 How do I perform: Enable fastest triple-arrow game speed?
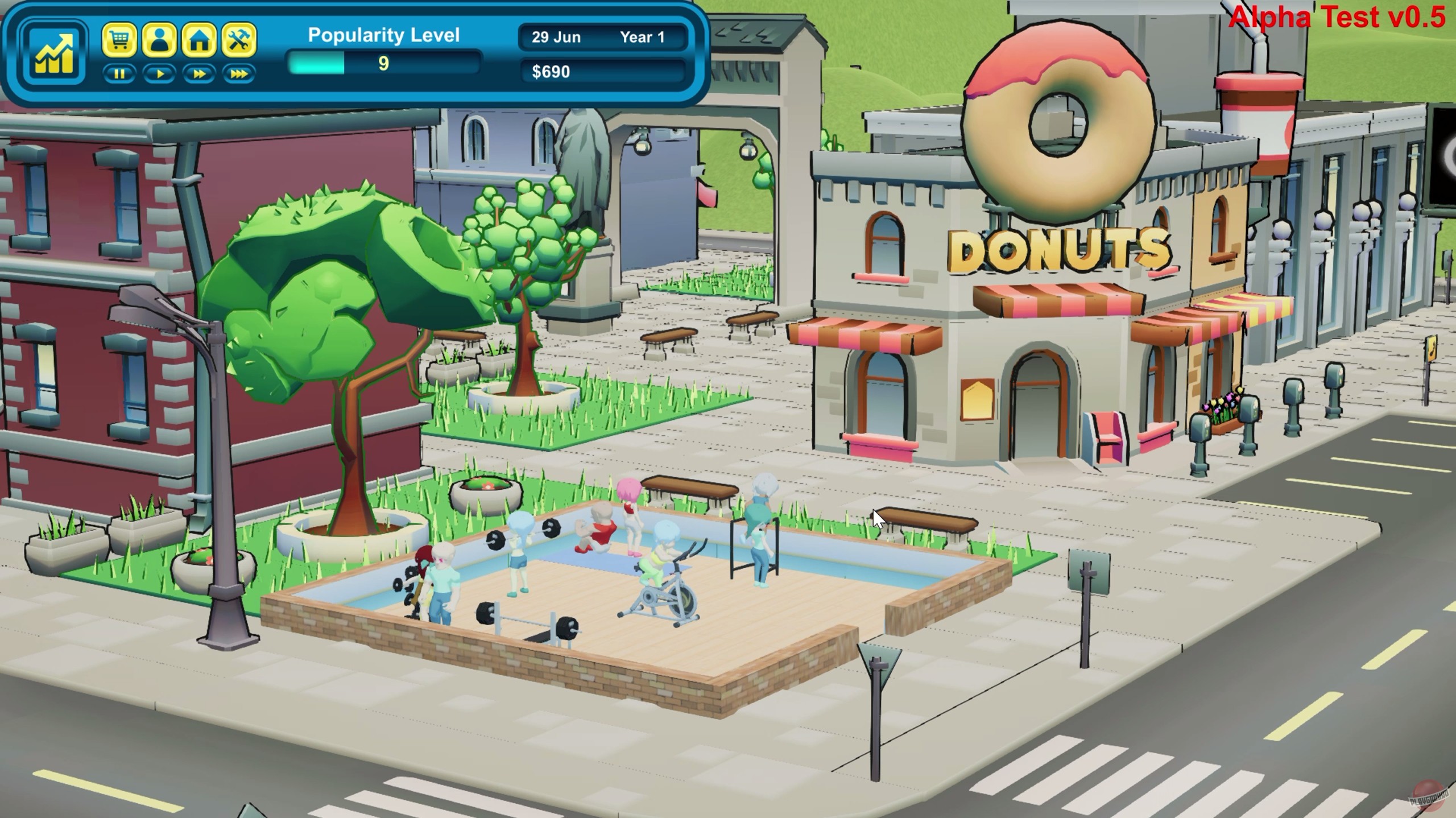point(239,74)
